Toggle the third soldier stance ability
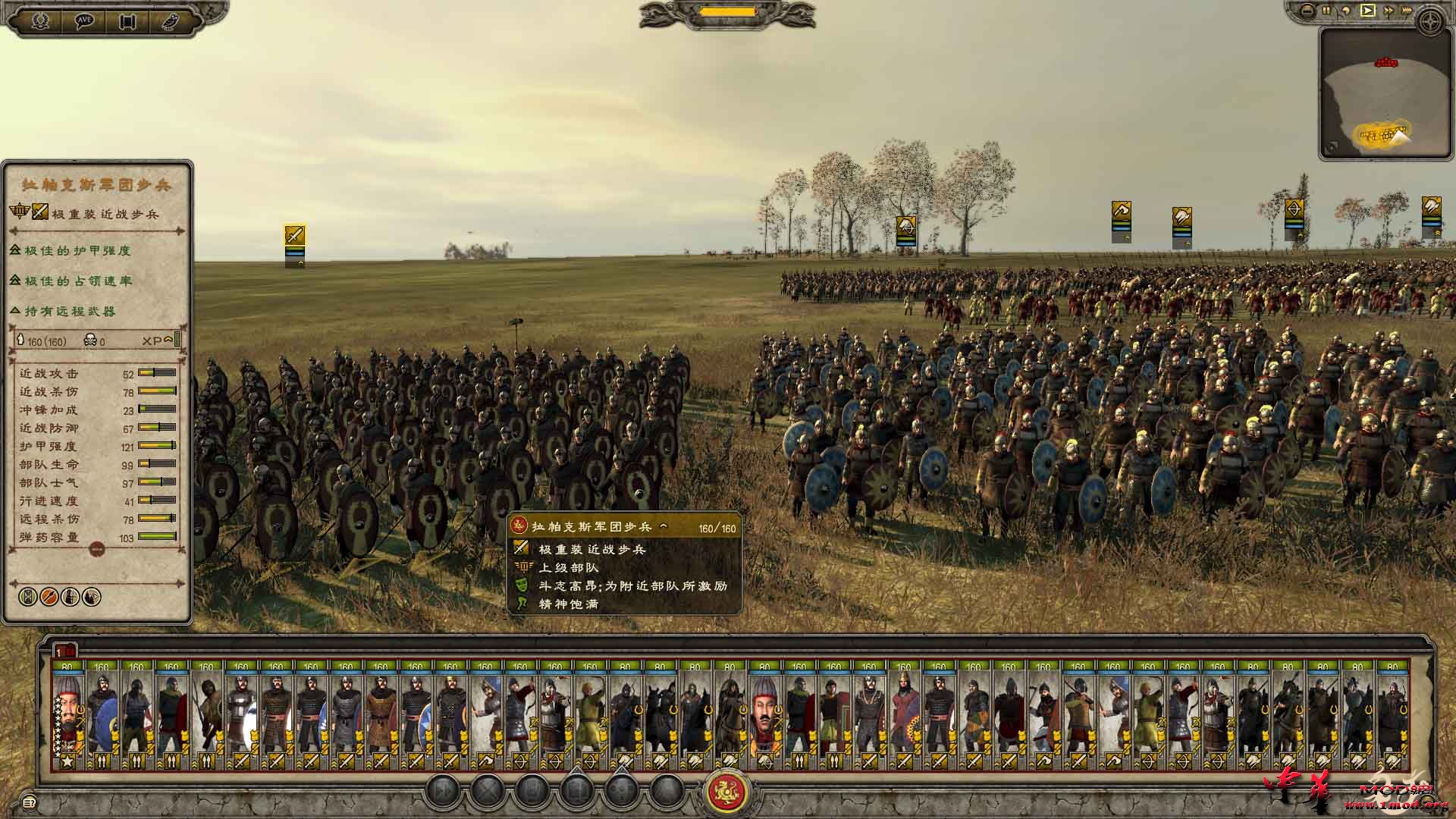Image resolution: width=1456 pixels, height=819 pixels. [69, 597]
